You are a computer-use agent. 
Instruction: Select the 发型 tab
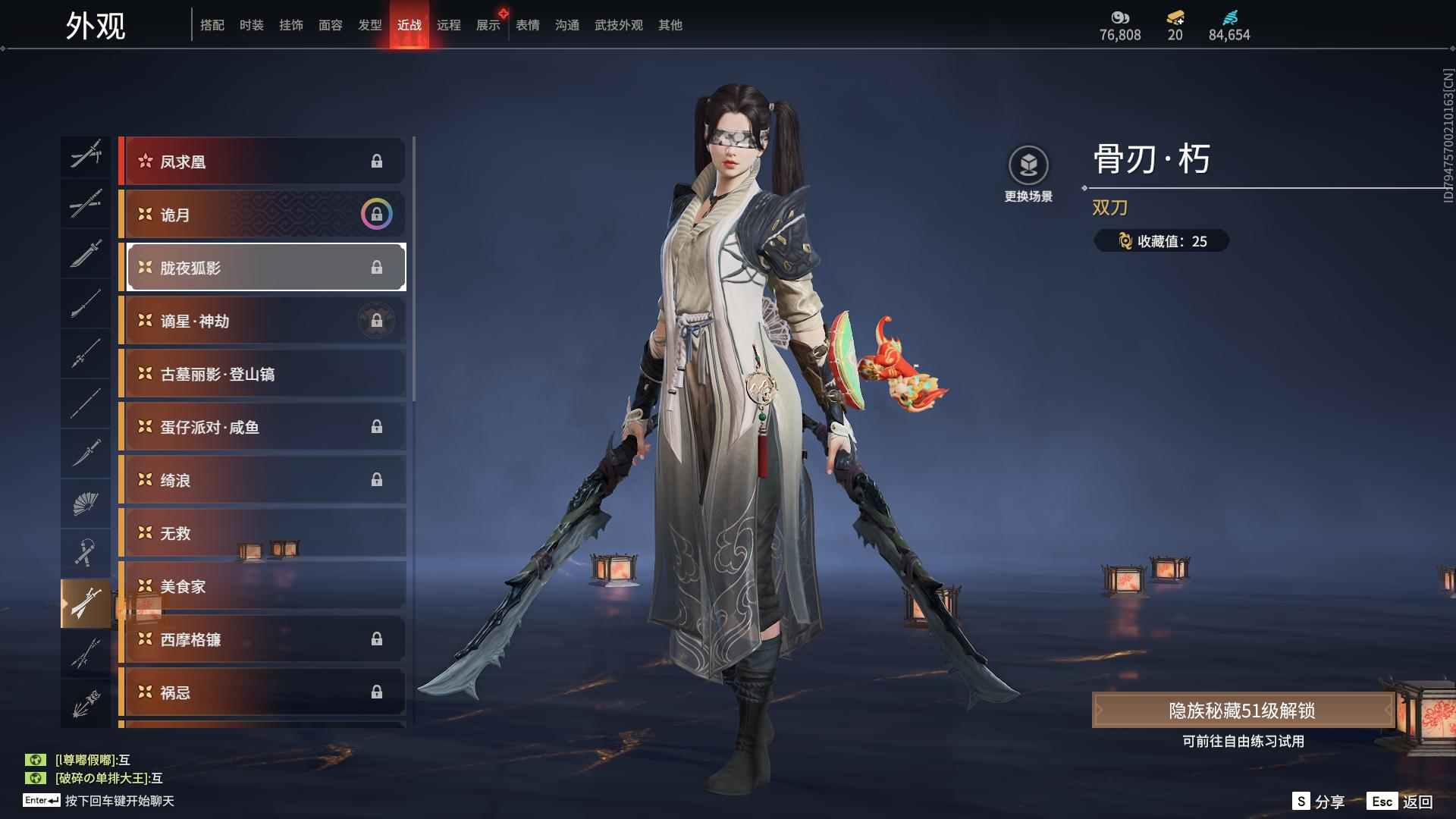point(369,25)
